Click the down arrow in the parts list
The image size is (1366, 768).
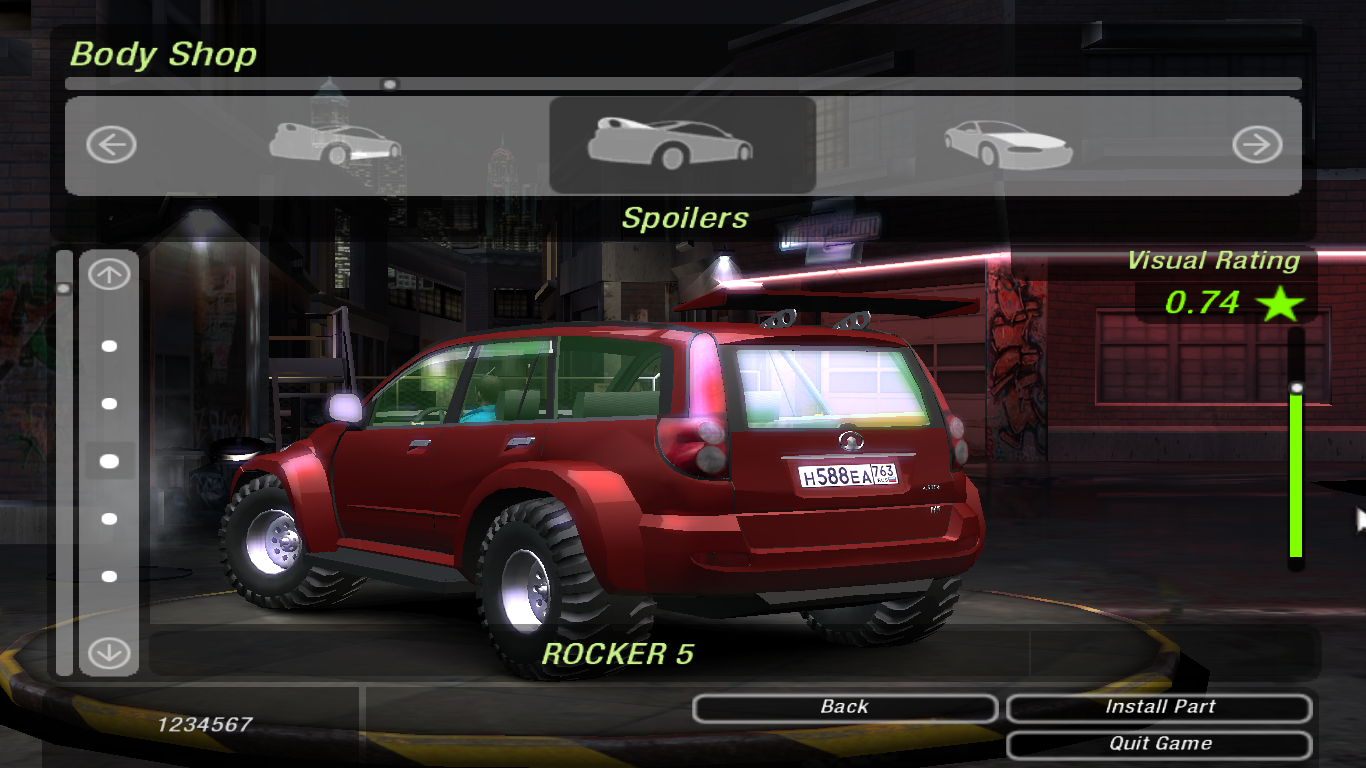pyautogui.click(x=109, y=654)
